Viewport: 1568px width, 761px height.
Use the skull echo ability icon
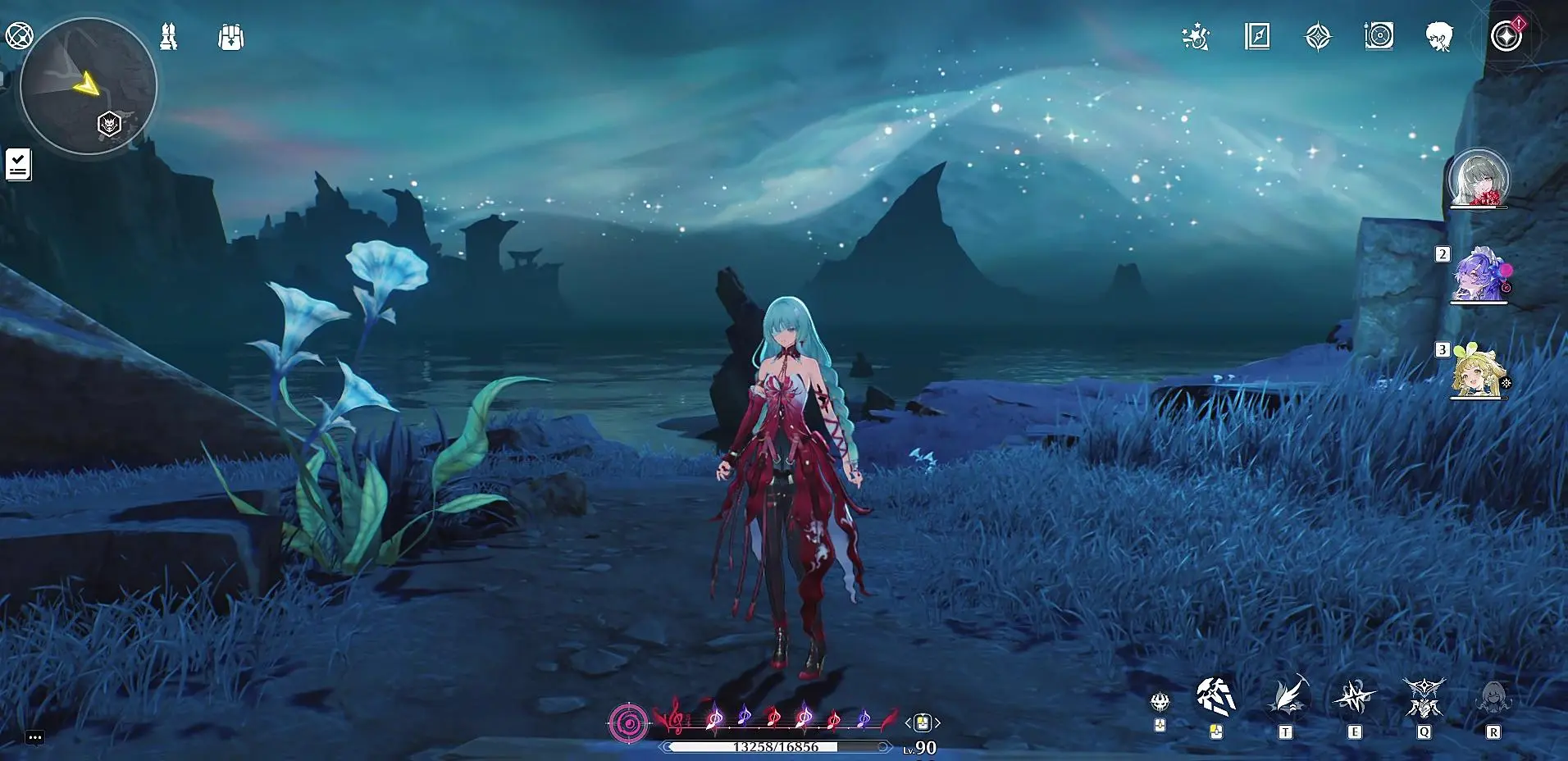tap(1160, 702)
